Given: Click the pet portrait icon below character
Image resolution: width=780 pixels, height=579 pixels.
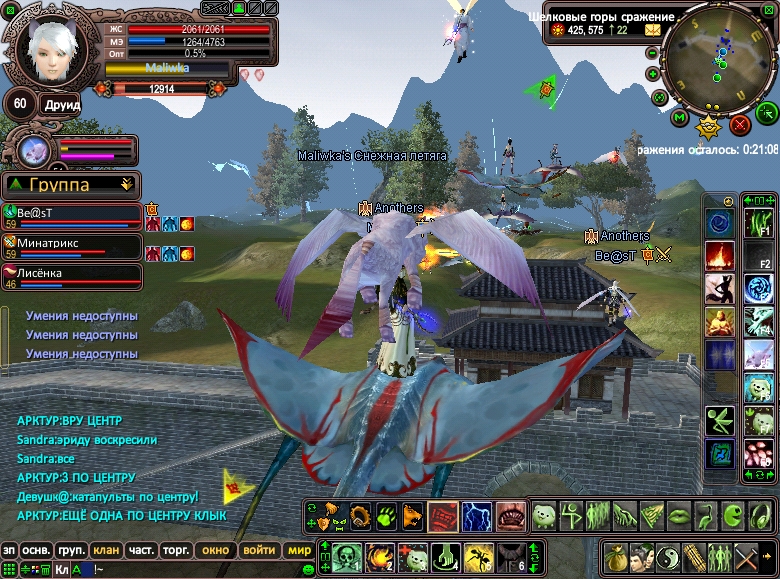Looking at the screenshot, I should 33,151.
